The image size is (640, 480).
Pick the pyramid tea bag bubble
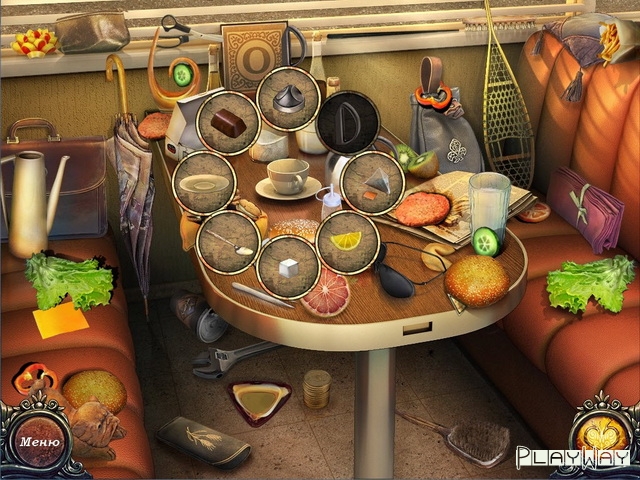372,180
